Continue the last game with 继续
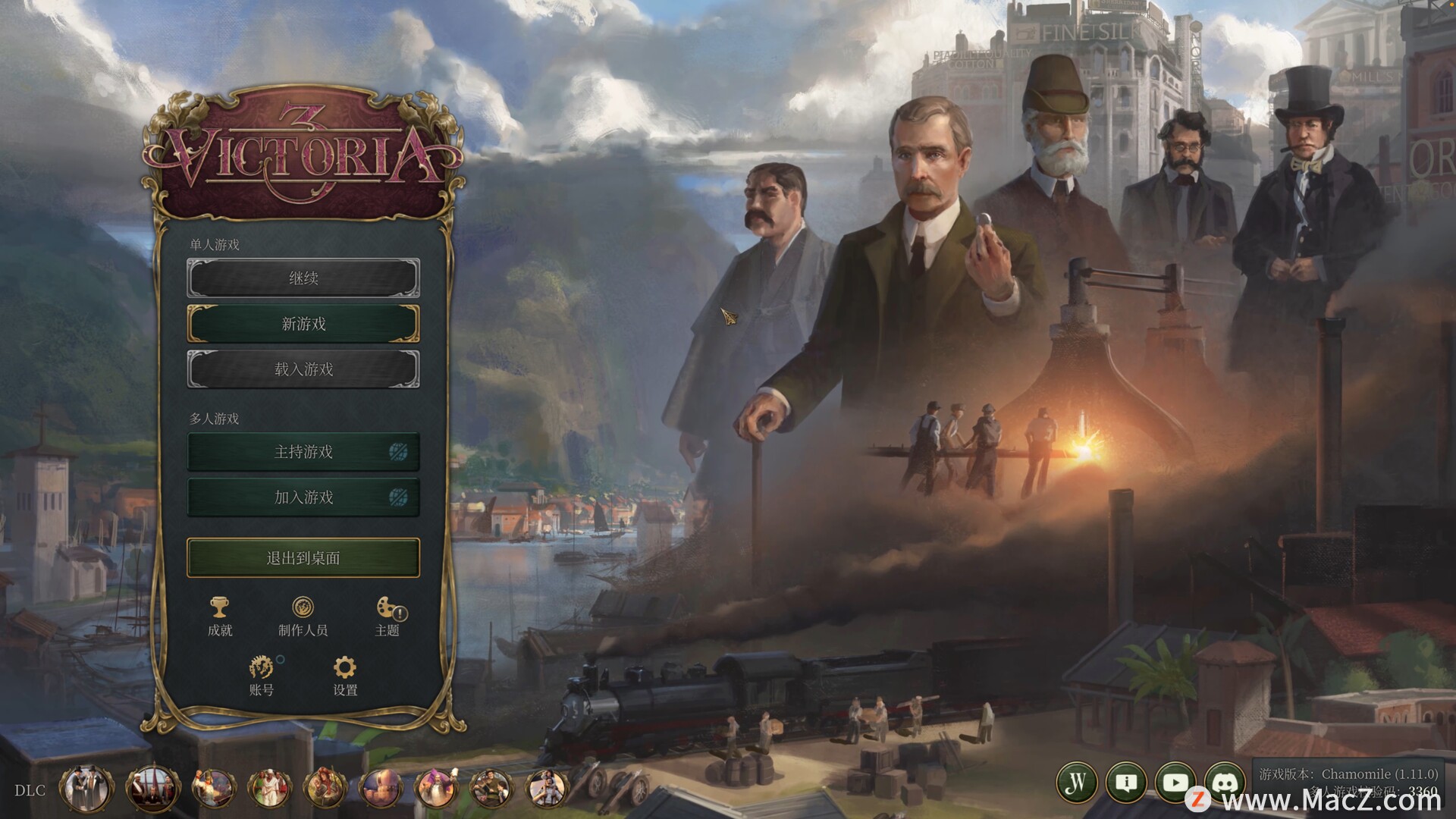The height and width of the screenshot is (819, 1456). point(303,278)
